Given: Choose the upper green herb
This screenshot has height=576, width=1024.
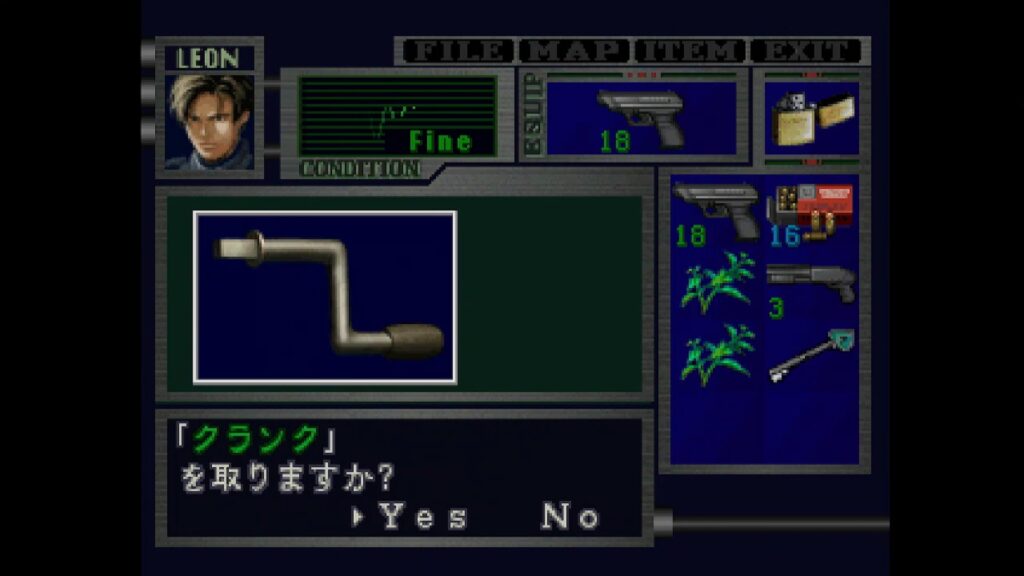Looking at the screenshot, I should [x=716, y=284].
